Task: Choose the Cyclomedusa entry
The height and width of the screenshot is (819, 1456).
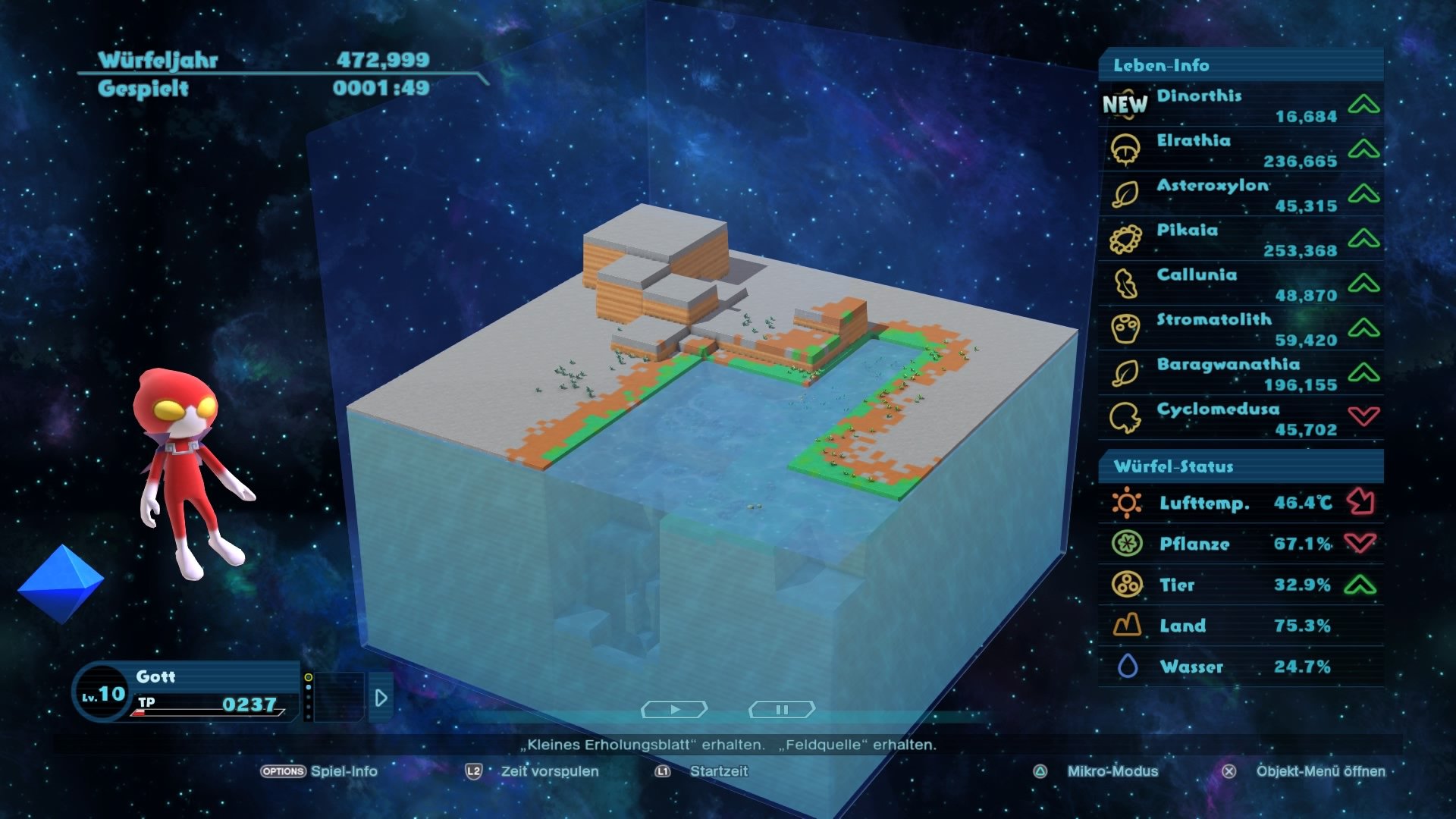Action: [1241, 419]
